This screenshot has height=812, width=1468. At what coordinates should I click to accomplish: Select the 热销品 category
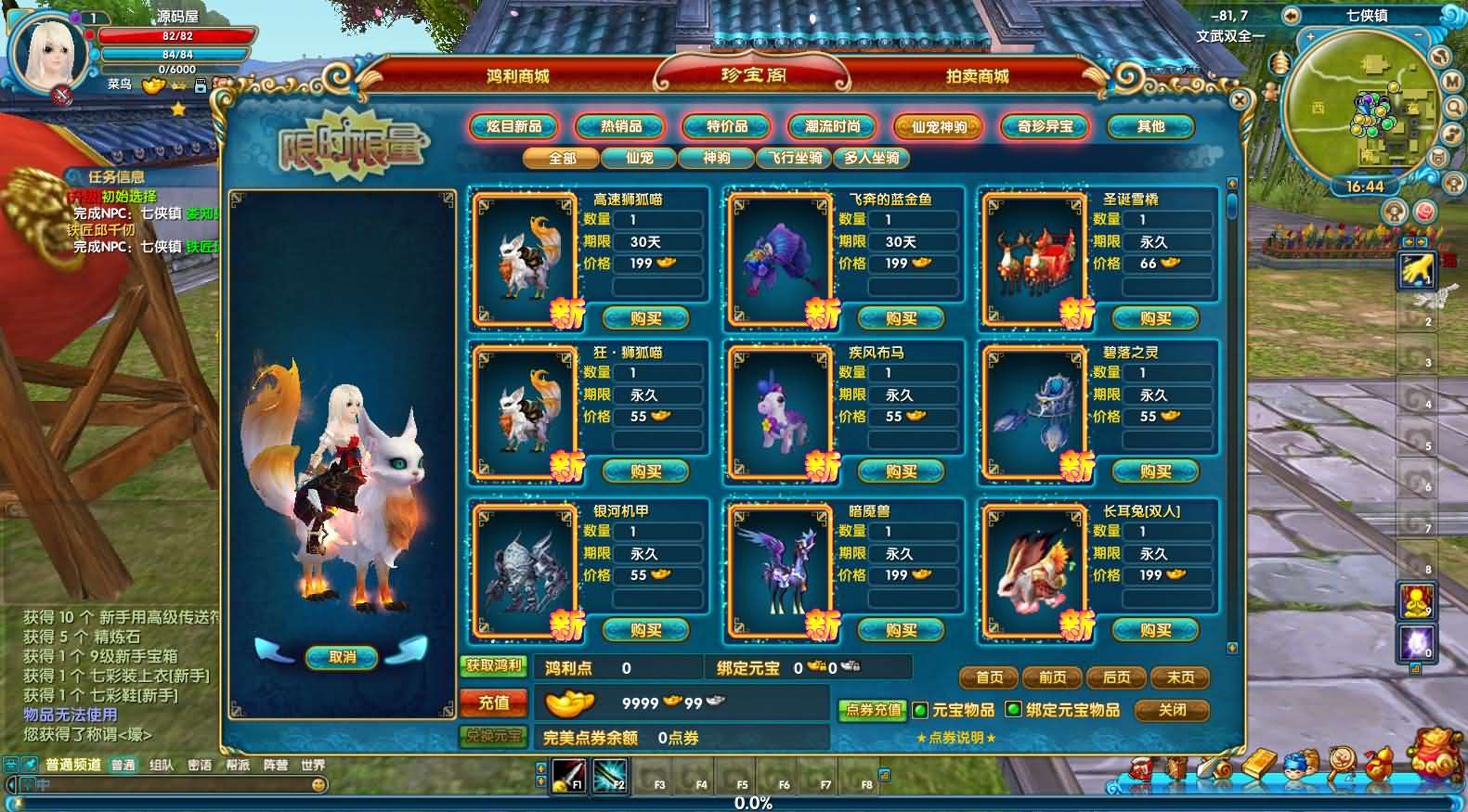(x=621, y=126)
